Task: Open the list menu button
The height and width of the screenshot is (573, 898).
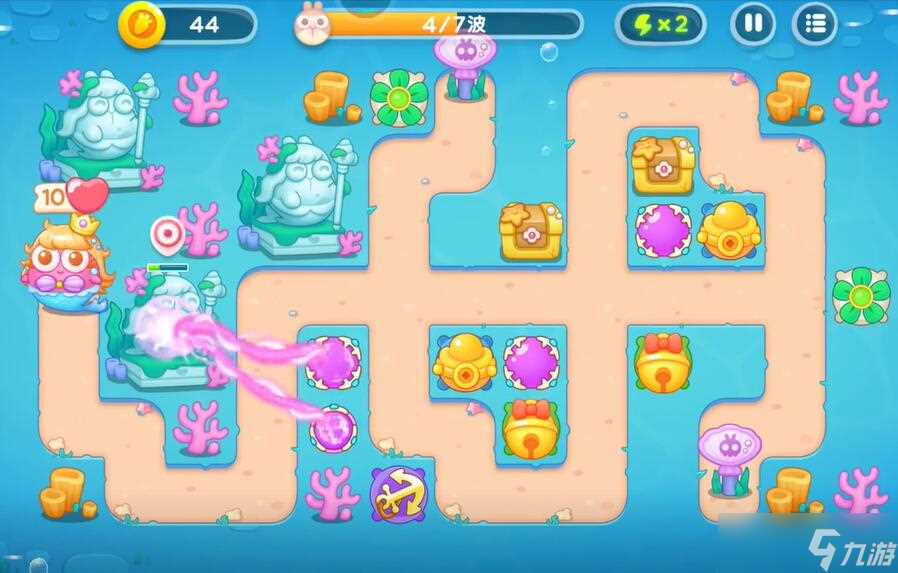Action: click(x=814, y=23)
